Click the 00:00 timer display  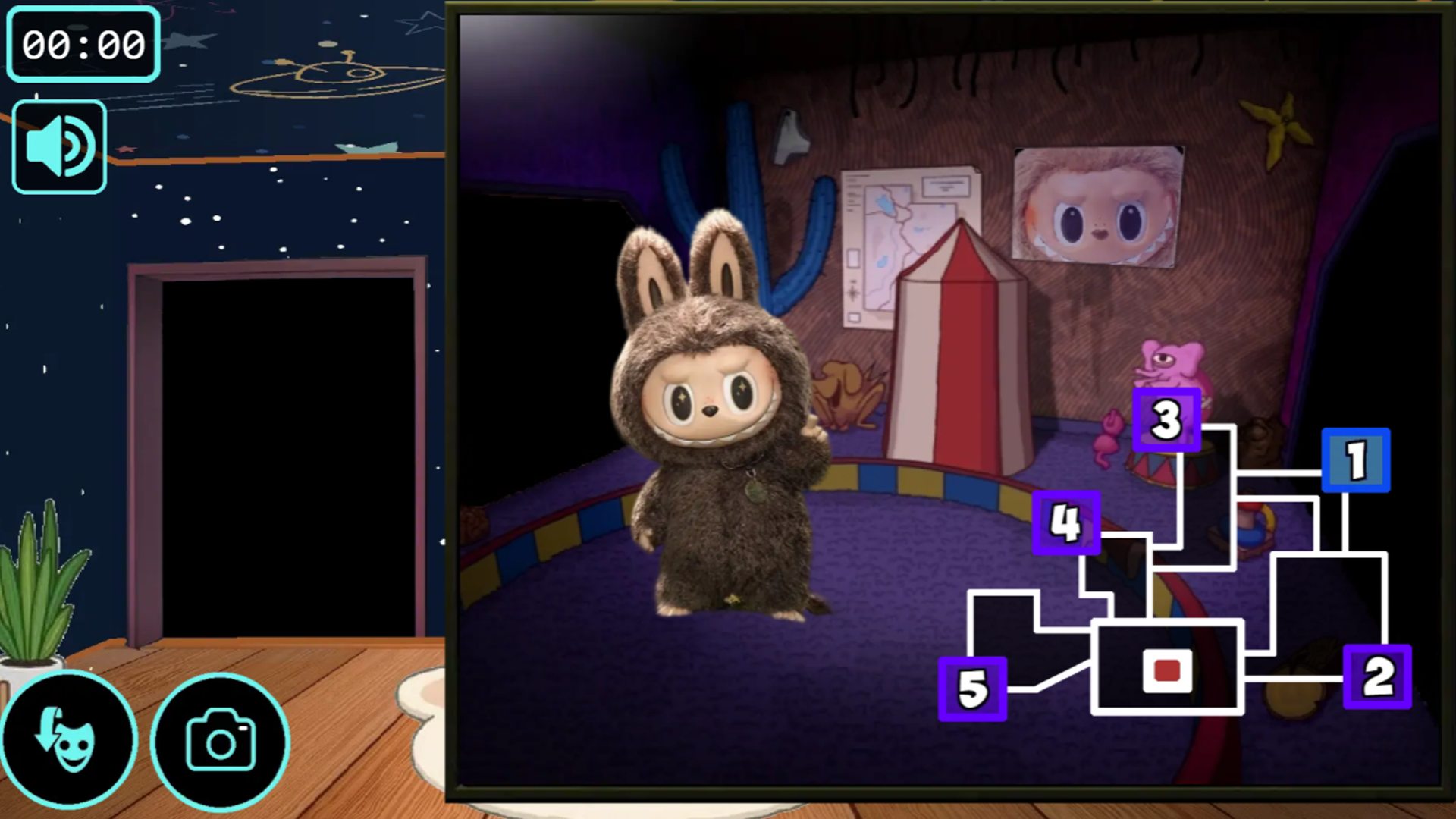[x=83, y=44]
